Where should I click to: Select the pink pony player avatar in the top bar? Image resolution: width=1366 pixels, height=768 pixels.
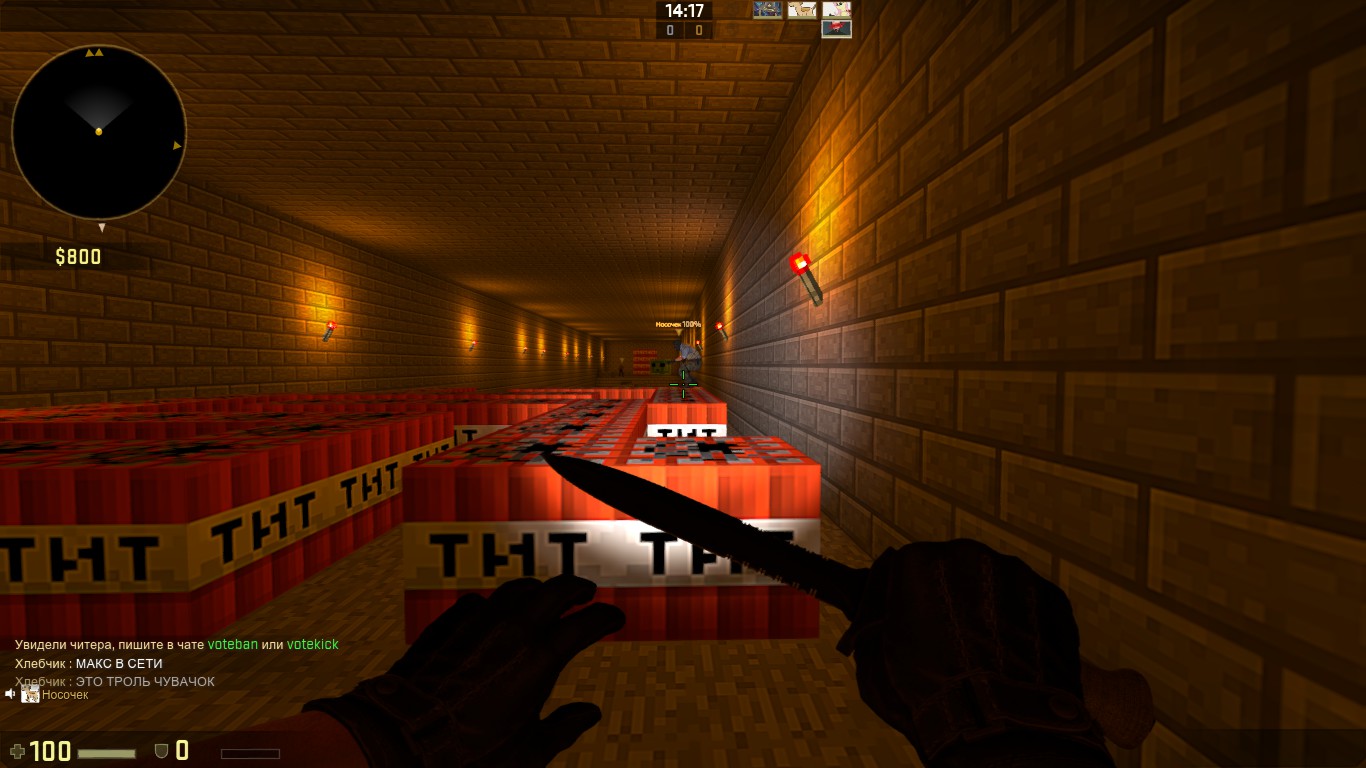pyautogui.click(x=837, y=10)
